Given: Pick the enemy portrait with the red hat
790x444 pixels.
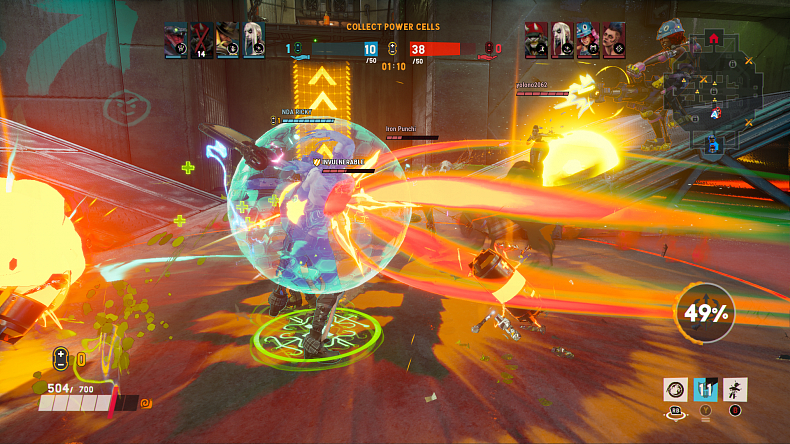Looking at the screenshot, I should (x=537, y=39).
